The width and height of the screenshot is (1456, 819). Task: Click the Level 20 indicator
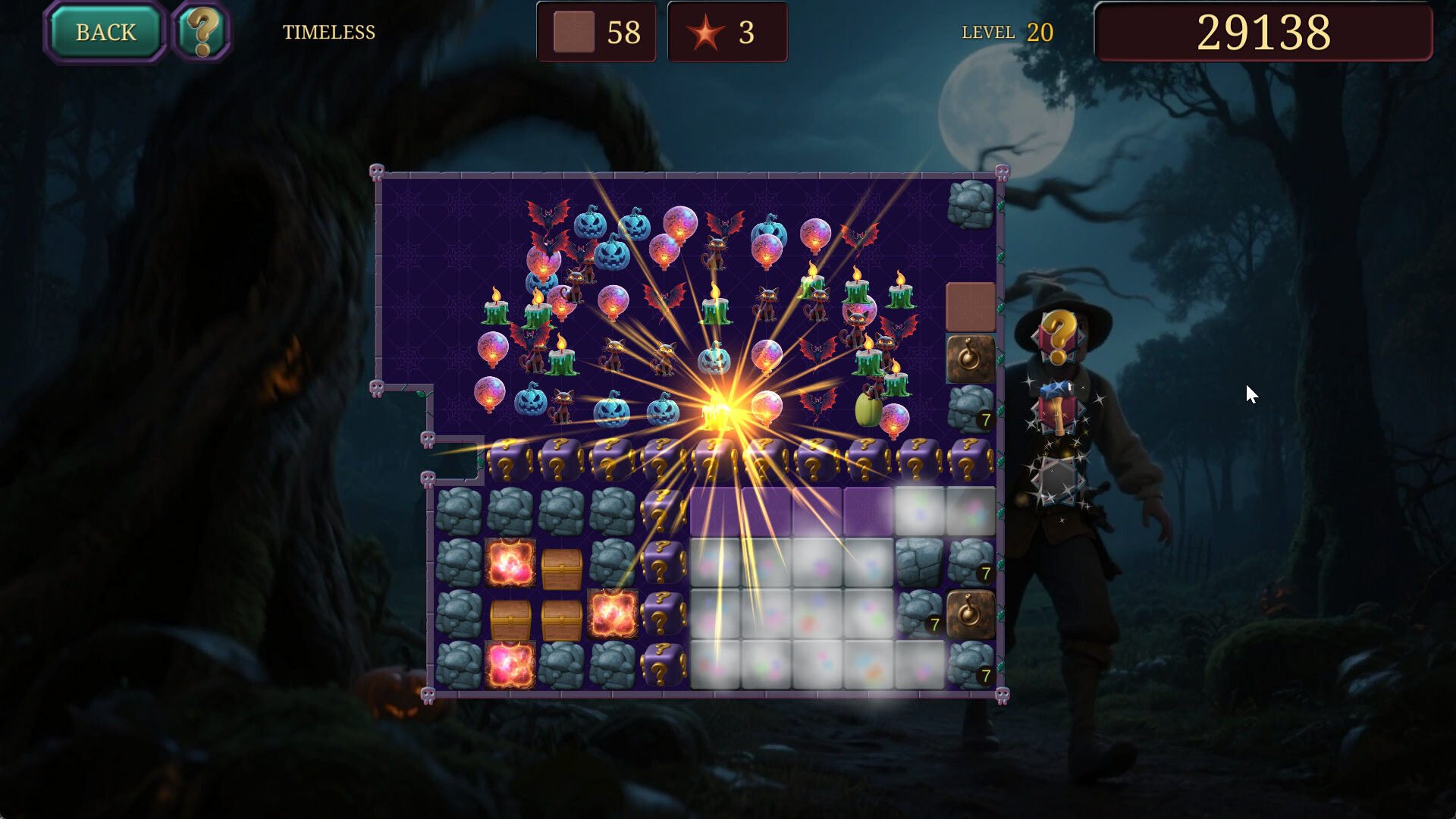click(1006, 33)
